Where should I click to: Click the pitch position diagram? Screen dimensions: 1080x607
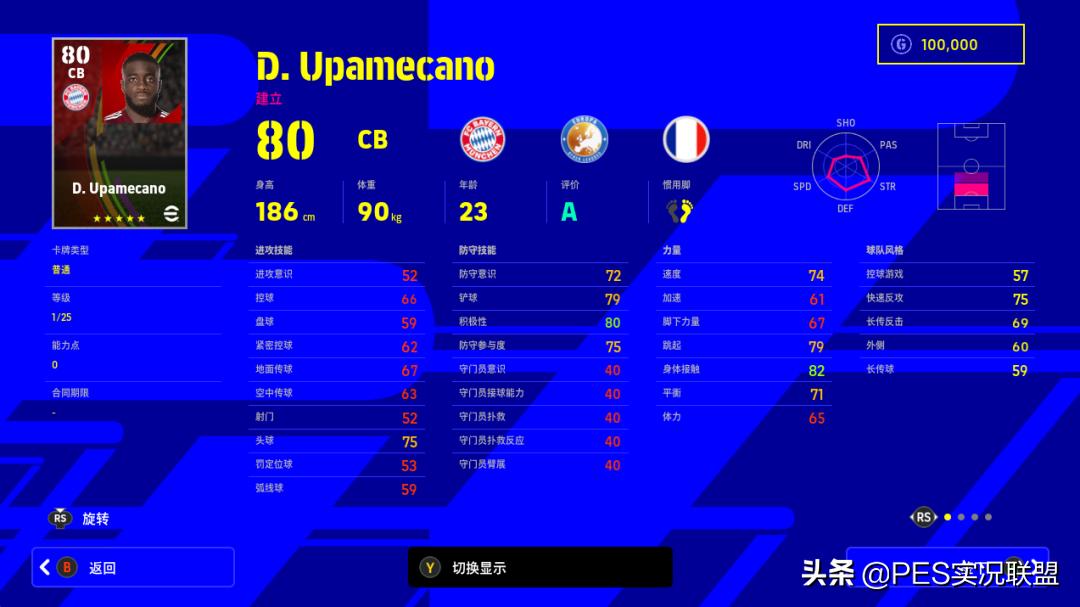click(971, 167)
